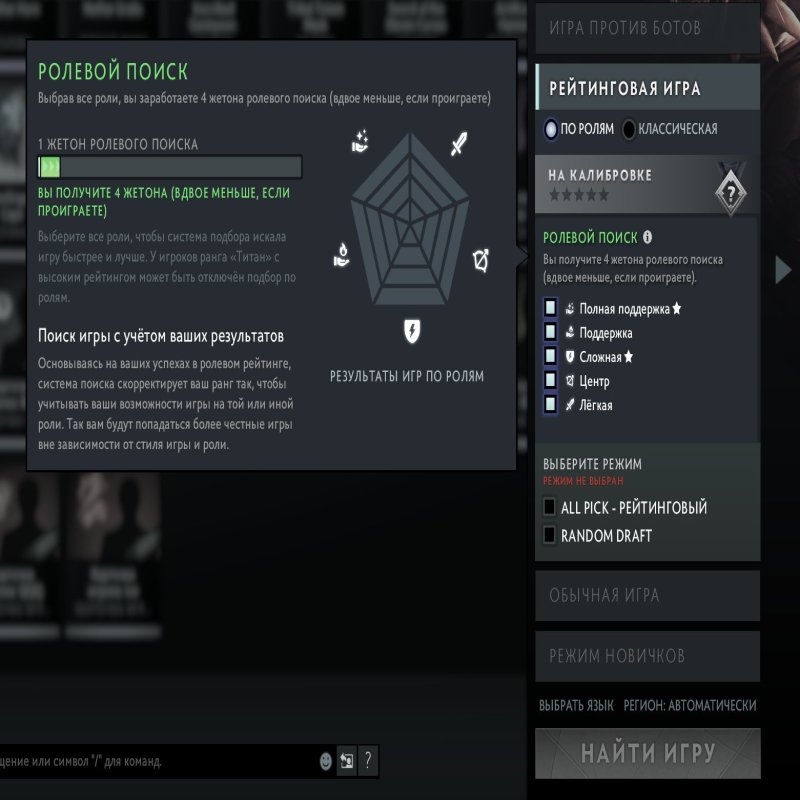Focus the chat message input field
The height and width of the screenshot is (800, 800).
[150, 761]
